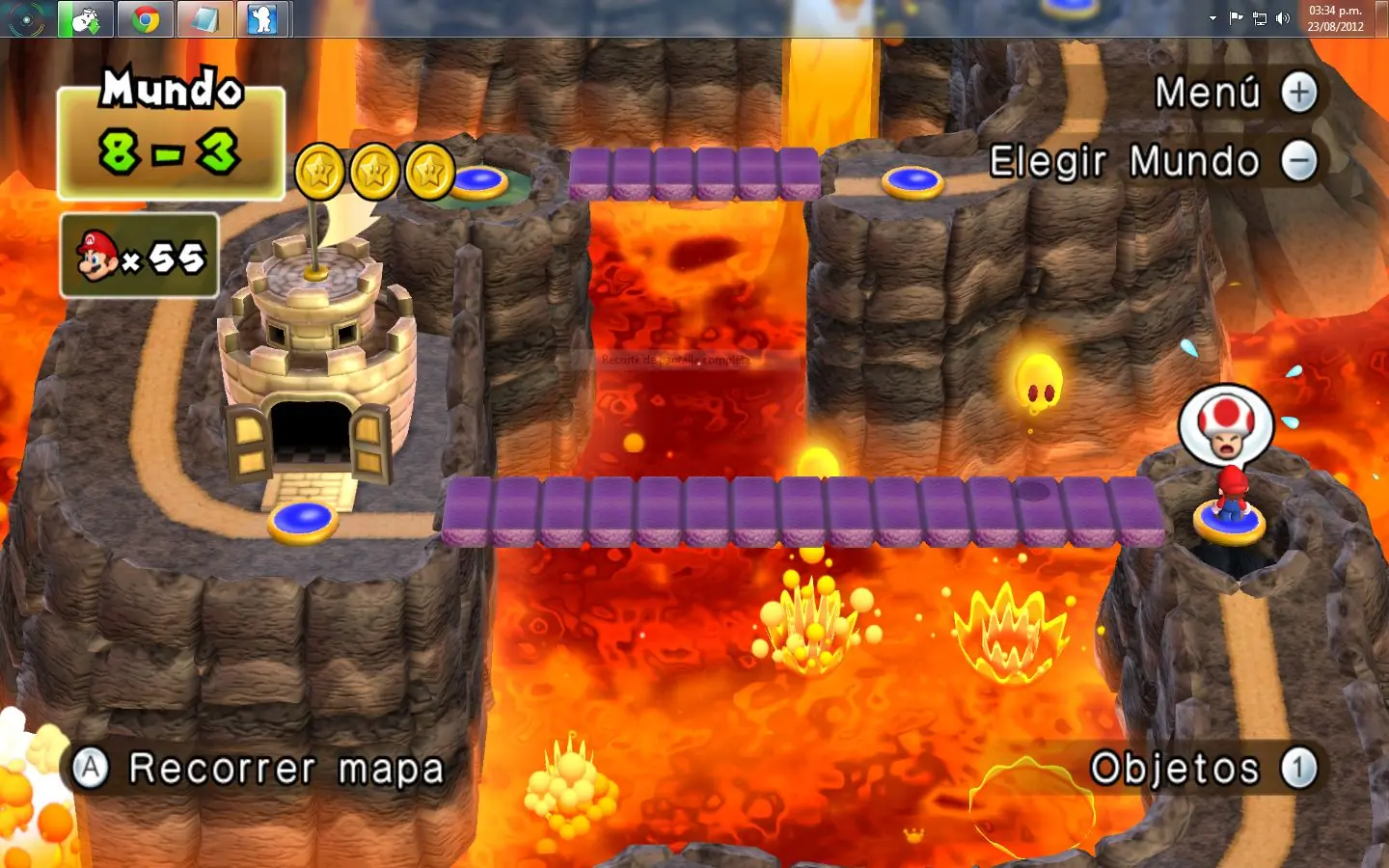Choose the blue level node below the castle
This screenshot has width=1389, height=868.
pos(303,521)
